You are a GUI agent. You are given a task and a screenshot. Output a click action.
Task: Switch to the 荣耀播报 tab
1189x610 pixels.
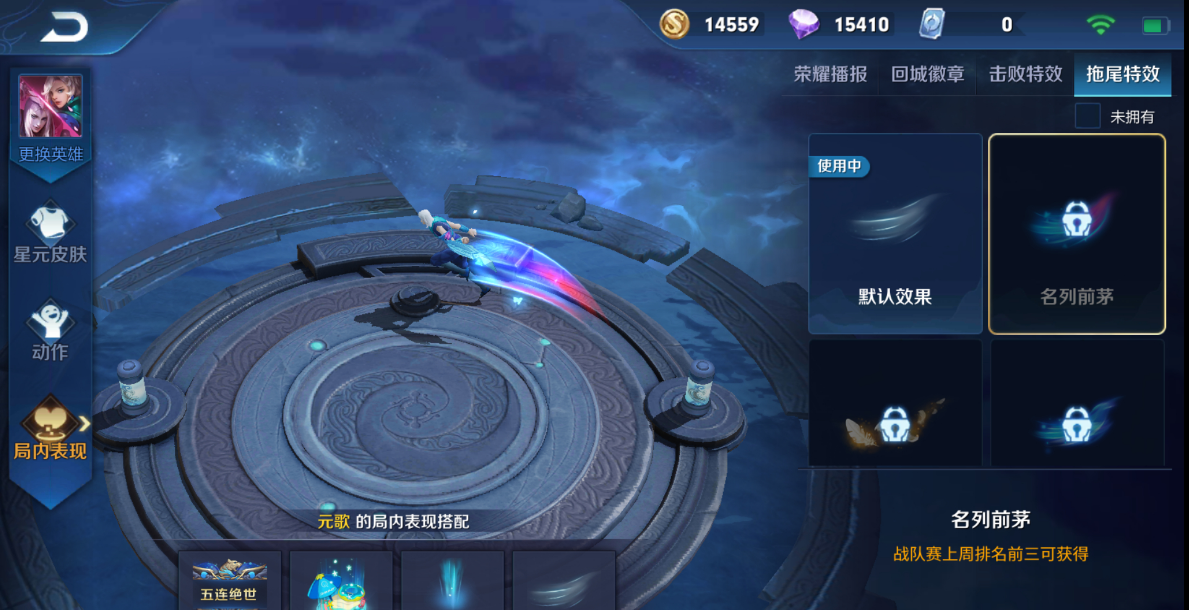point(830,74)
